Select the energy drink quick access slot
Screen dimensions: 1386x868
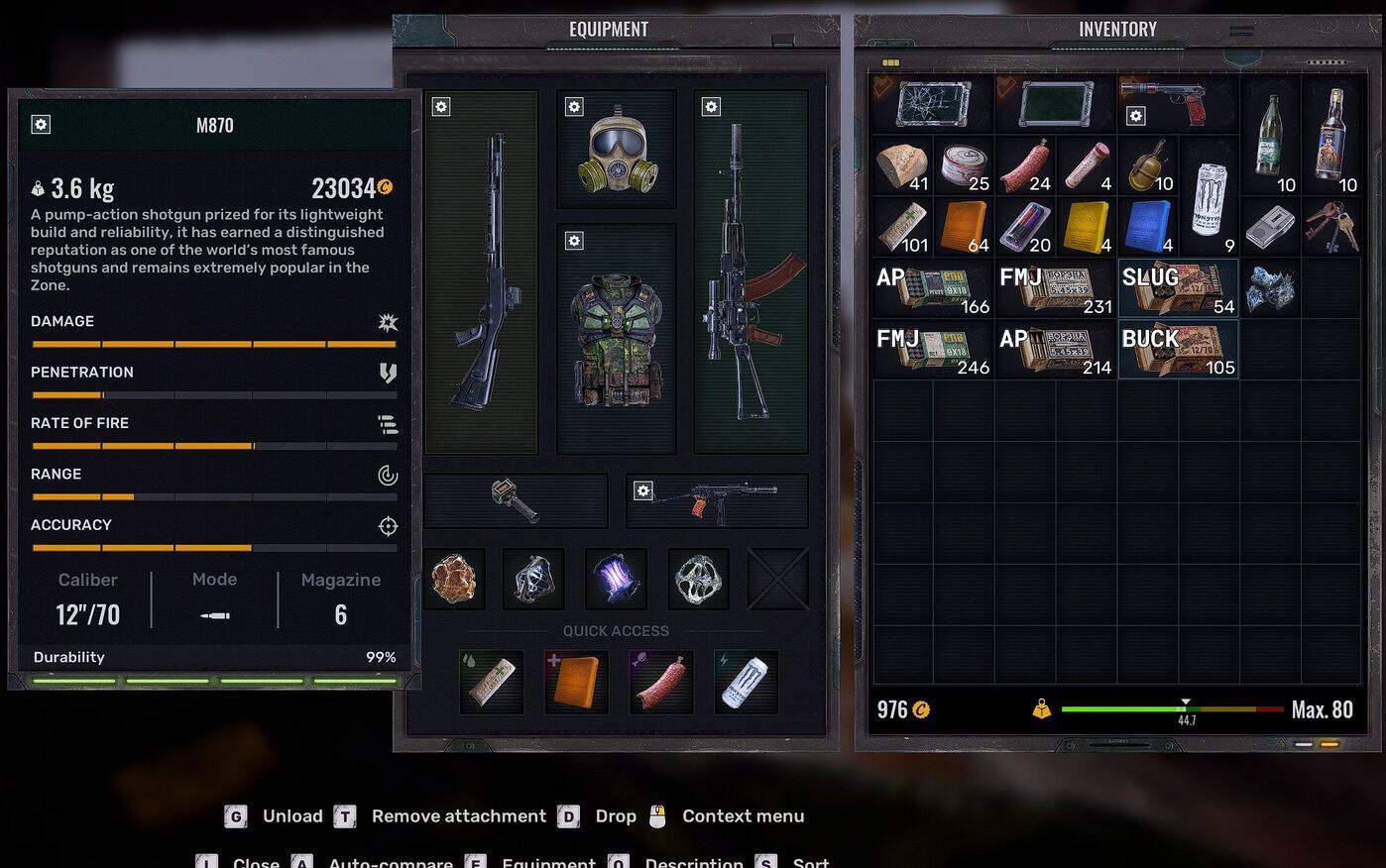tap(745, 682)
